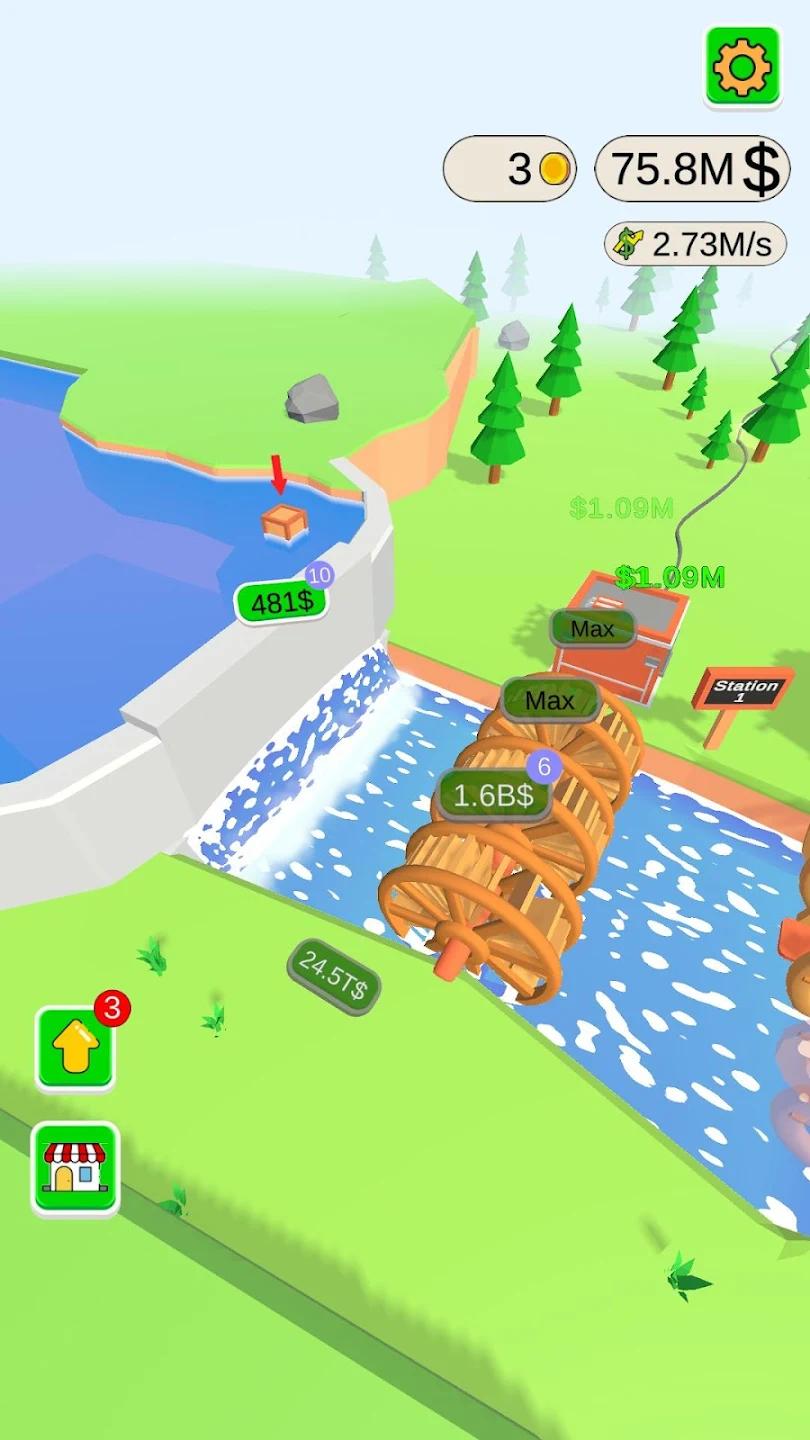This screenshot has height=1440, width=810.
Task: Buy the 481$ dam upgrade
Action: (x=281, y=602)
